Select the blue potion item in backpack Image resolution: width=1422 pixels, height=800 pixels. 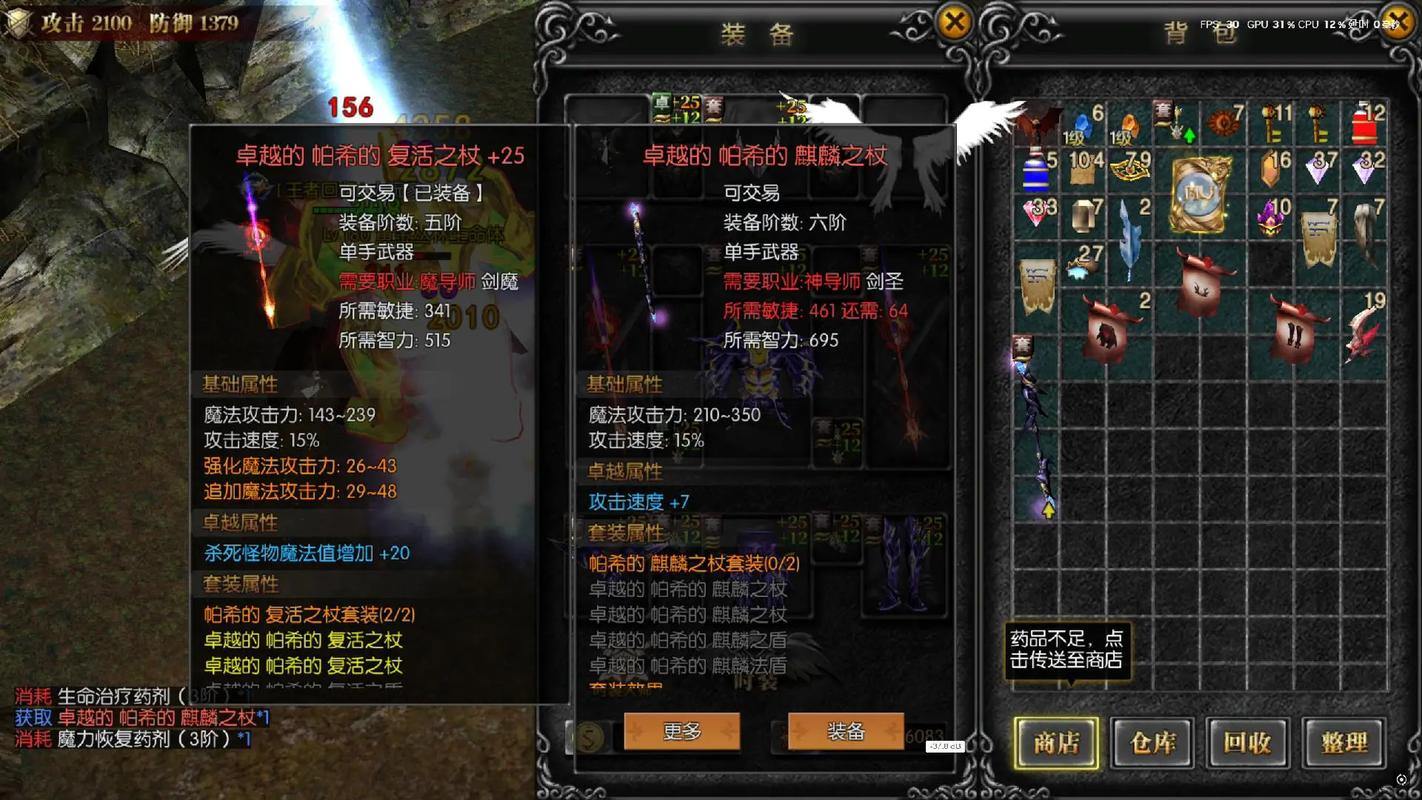(1034, 174)
